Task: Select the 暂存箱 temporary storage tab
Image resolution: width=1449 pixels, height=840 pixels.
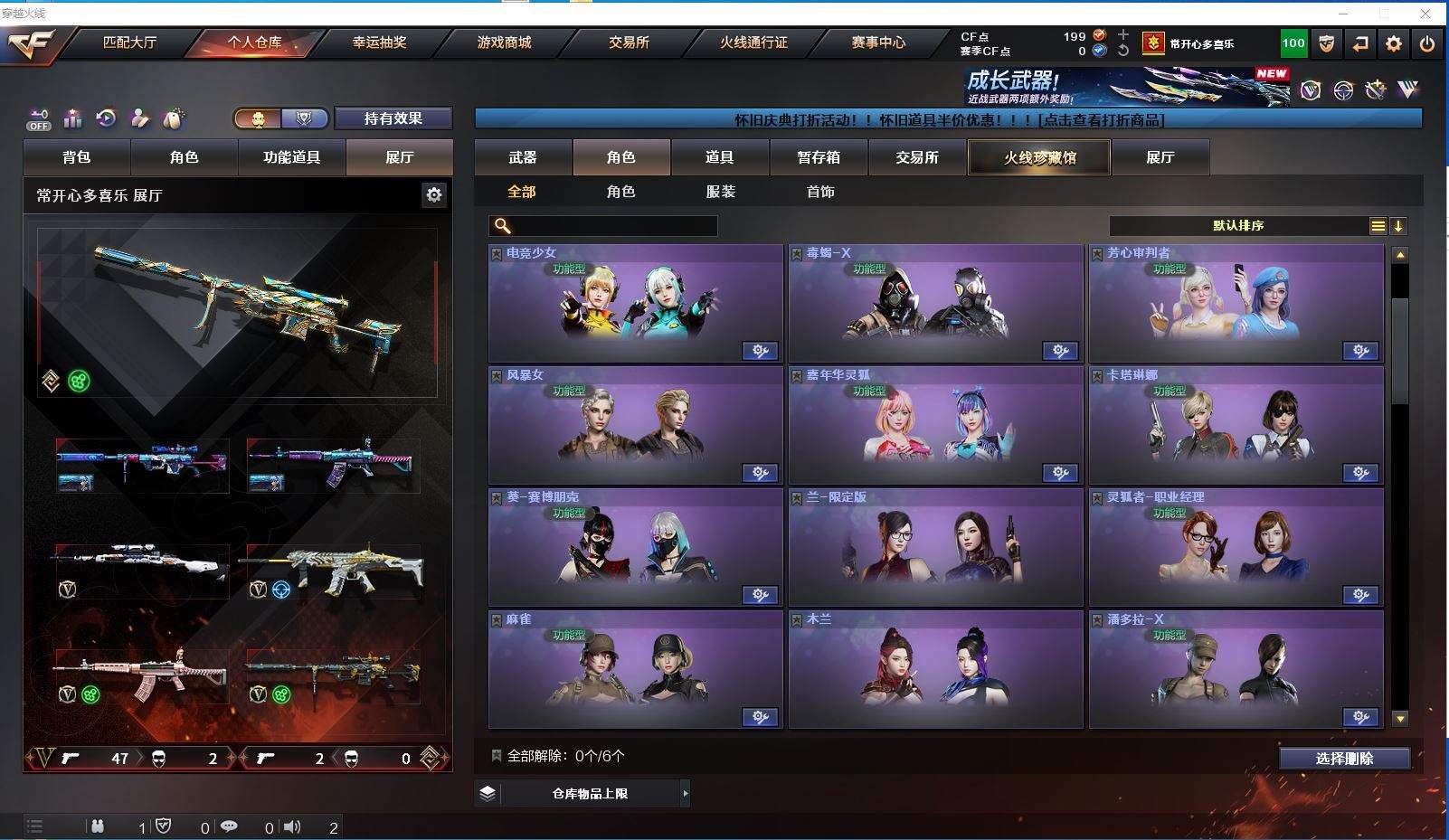Action: [819, 157]
